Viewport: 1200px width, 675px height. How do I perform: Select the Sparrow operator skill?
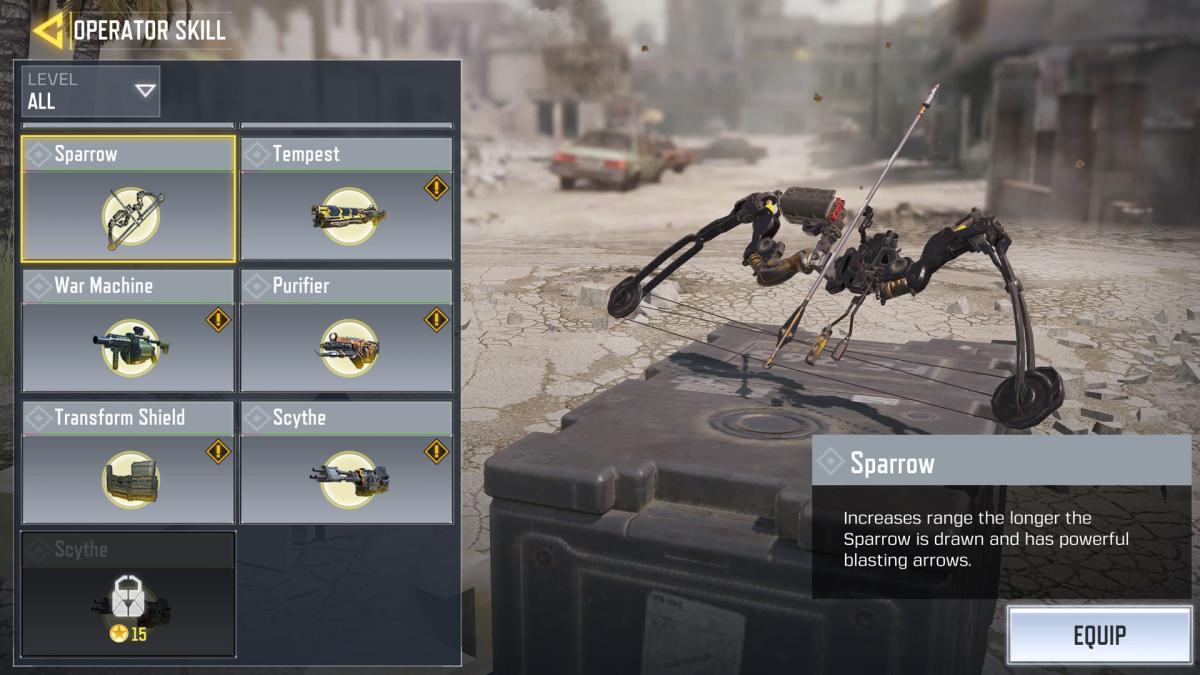click(128, 200)
